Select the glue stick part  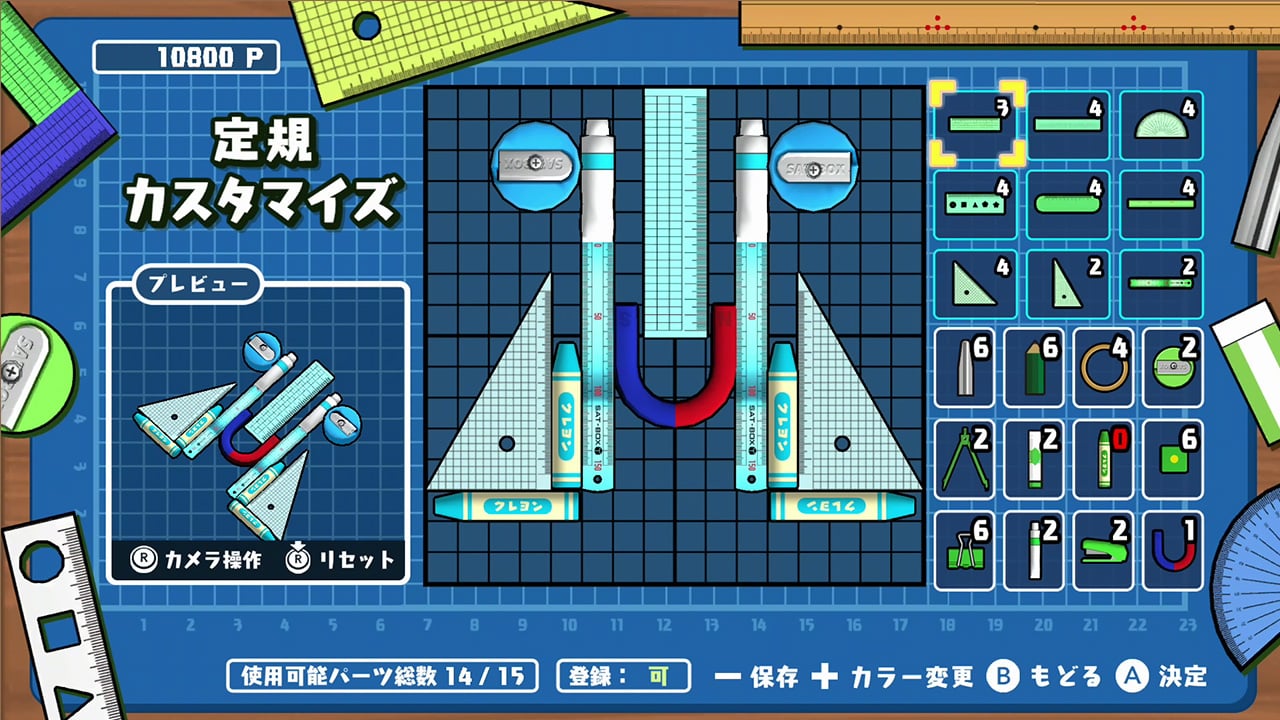click(1034, 459)
